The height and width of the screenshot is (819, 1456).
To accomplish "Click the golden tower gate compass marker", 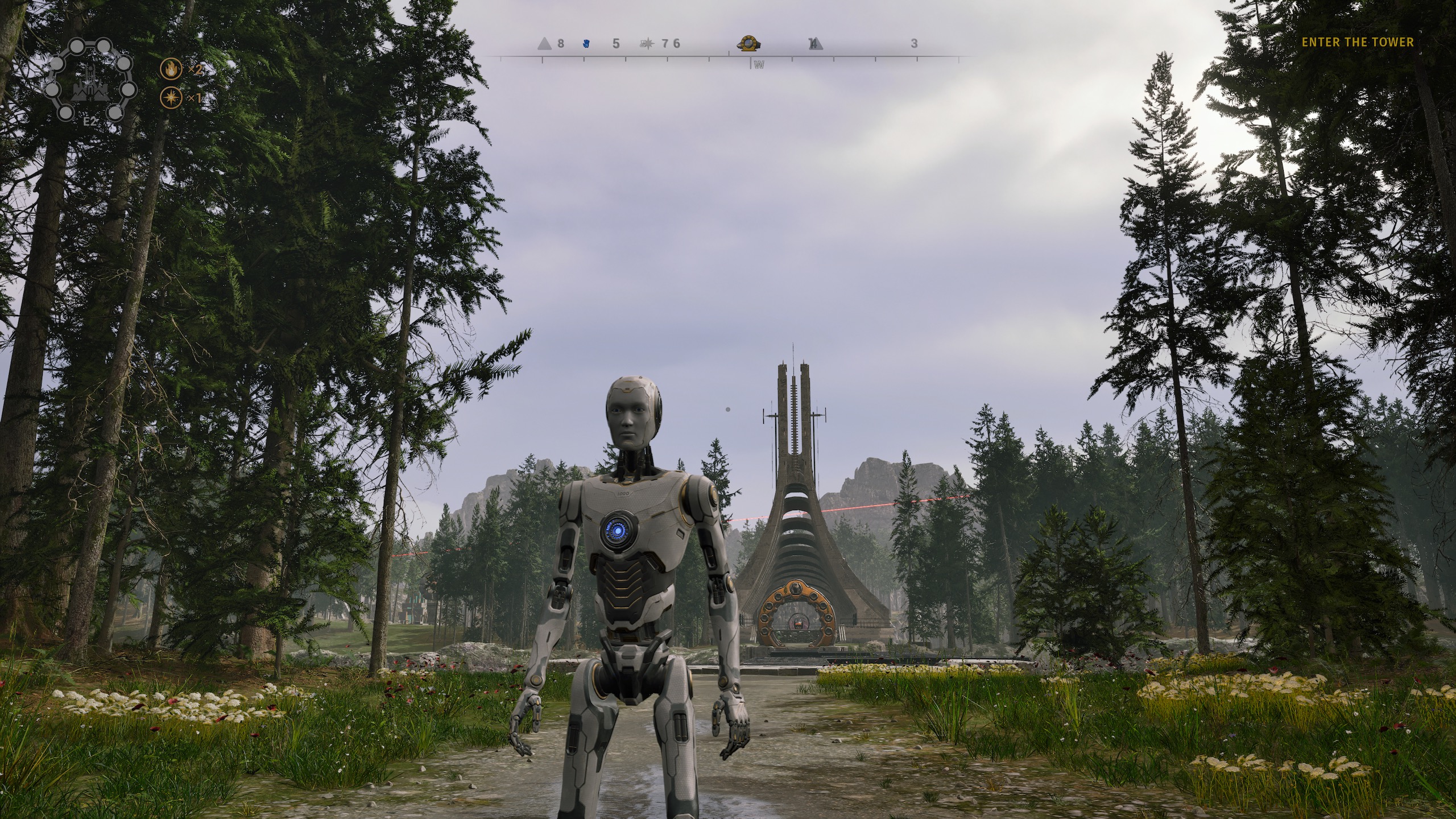I will pos(748,43).
